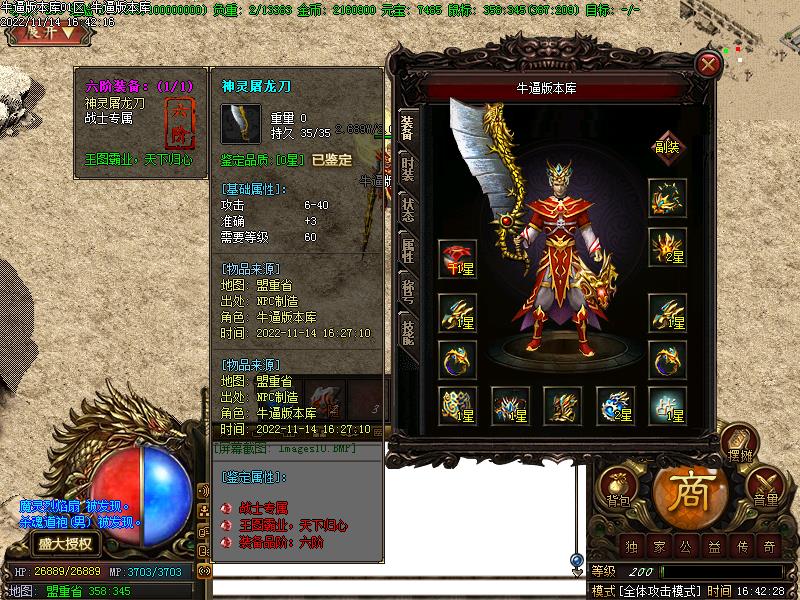Close the character equipment panel

click(709, 65)
